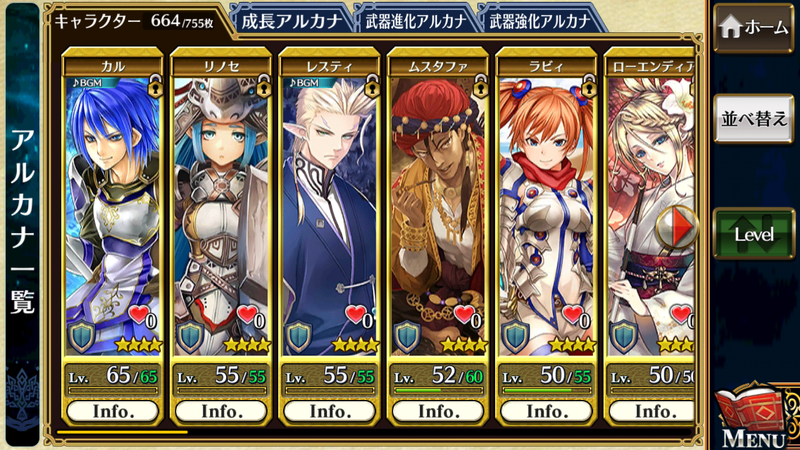Toggle the Level sort order button
Screen dimensions: 800x450
(x=755, y=234)
